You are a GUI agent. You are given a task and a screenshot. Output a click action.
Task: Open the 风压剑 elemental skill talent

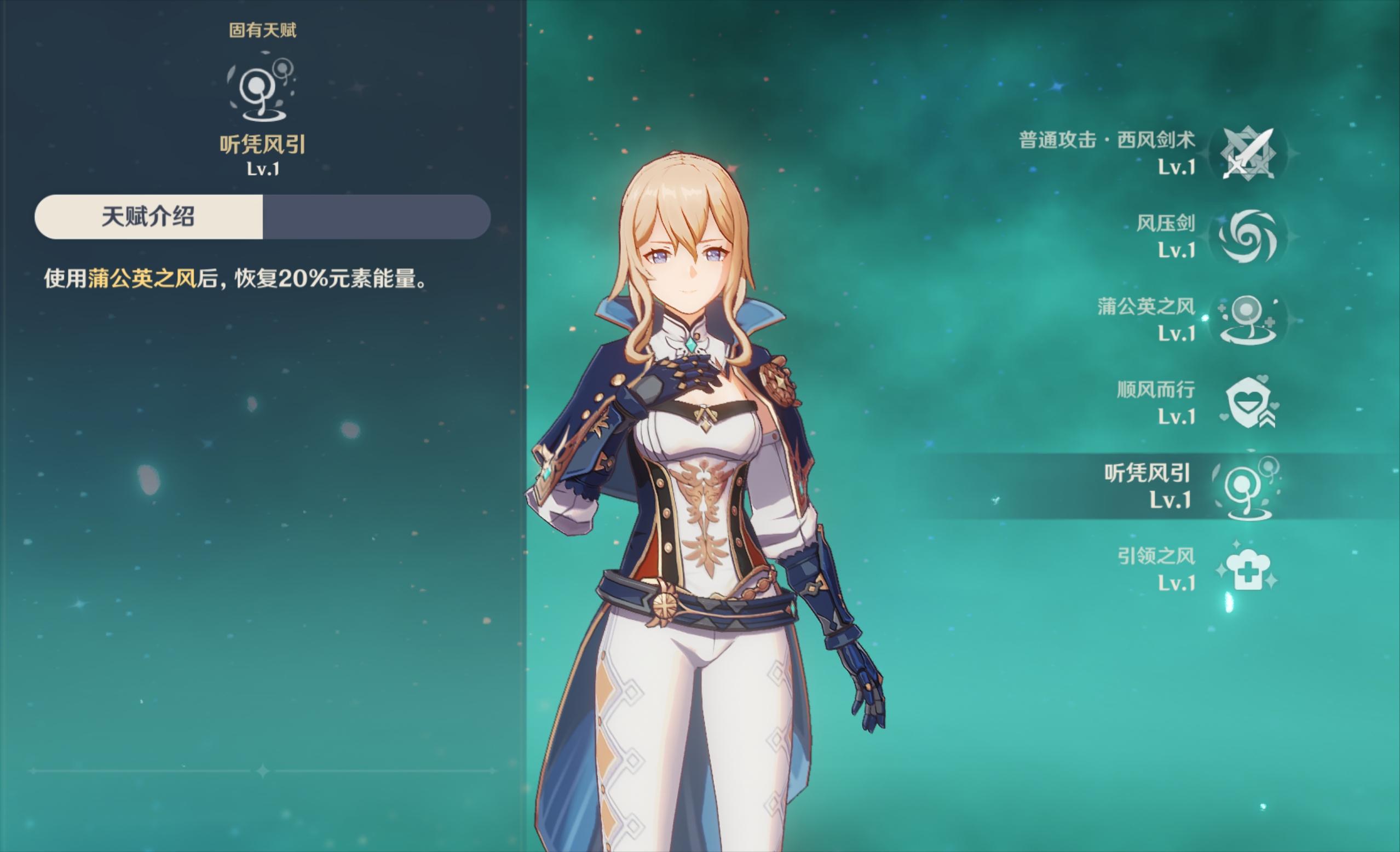(1248, 237)
